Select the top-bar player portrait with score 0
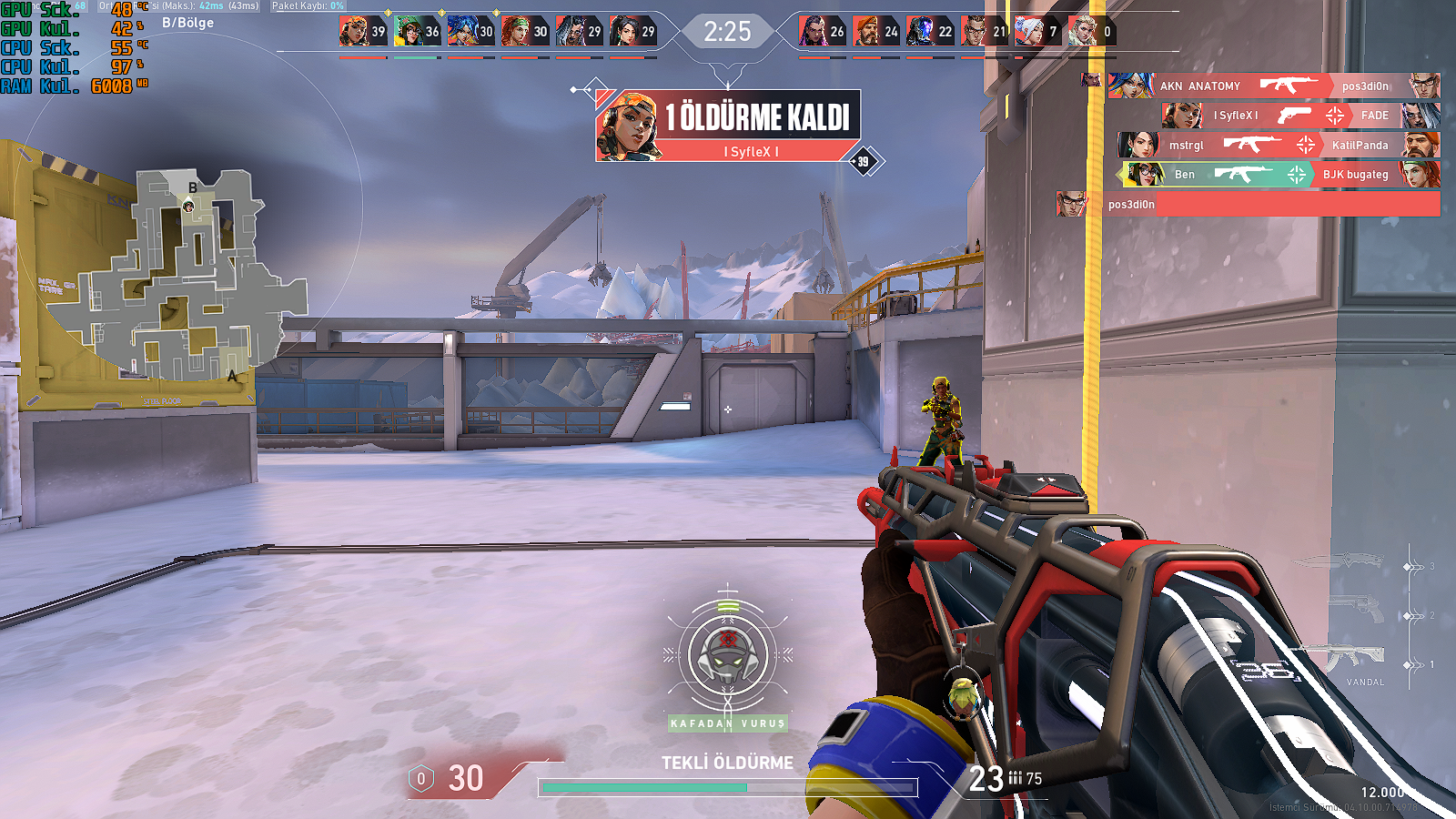 pos(1083,32)
